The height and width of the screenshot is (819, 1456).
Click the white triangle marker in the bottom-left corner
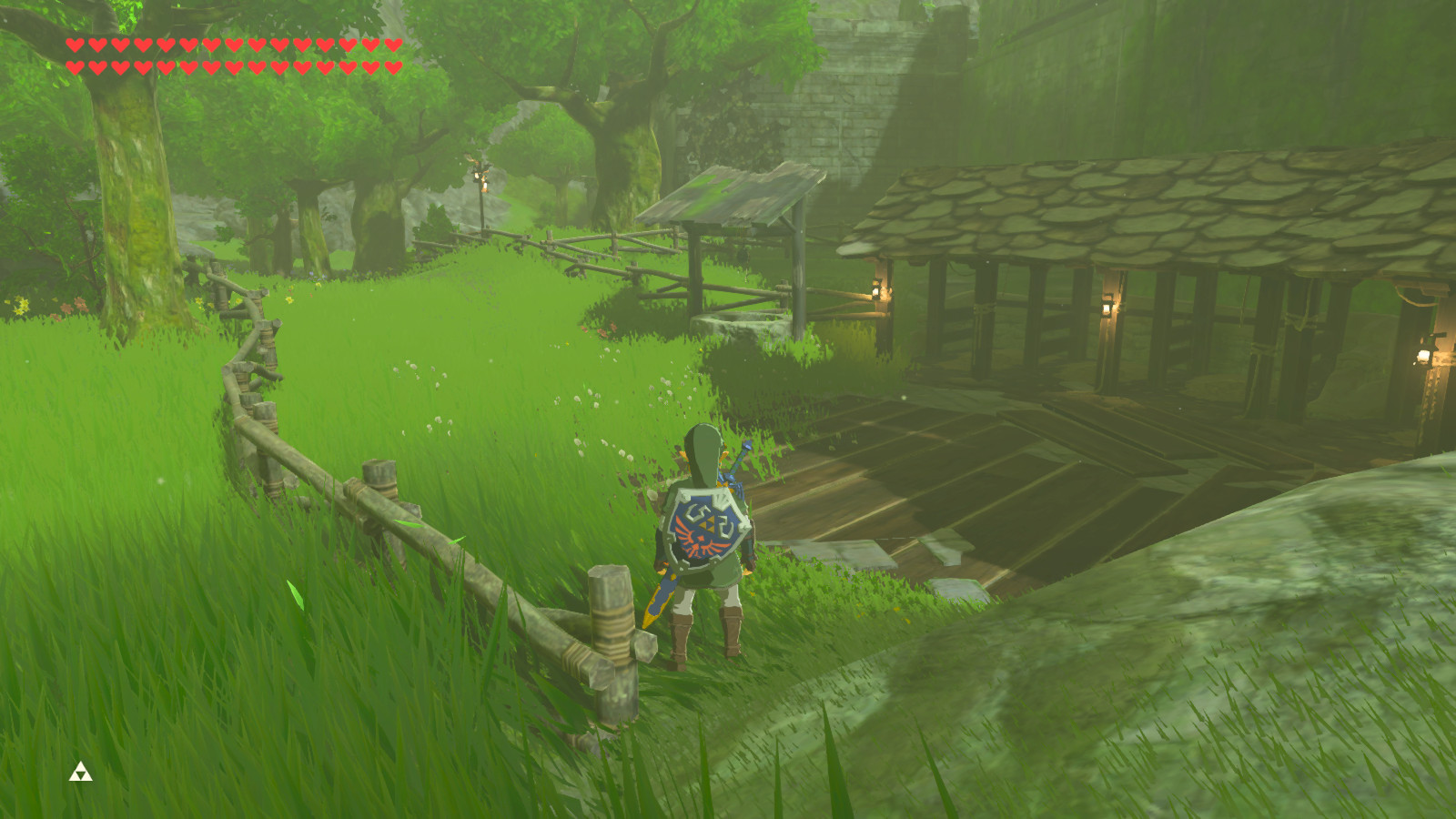point(80,769)
